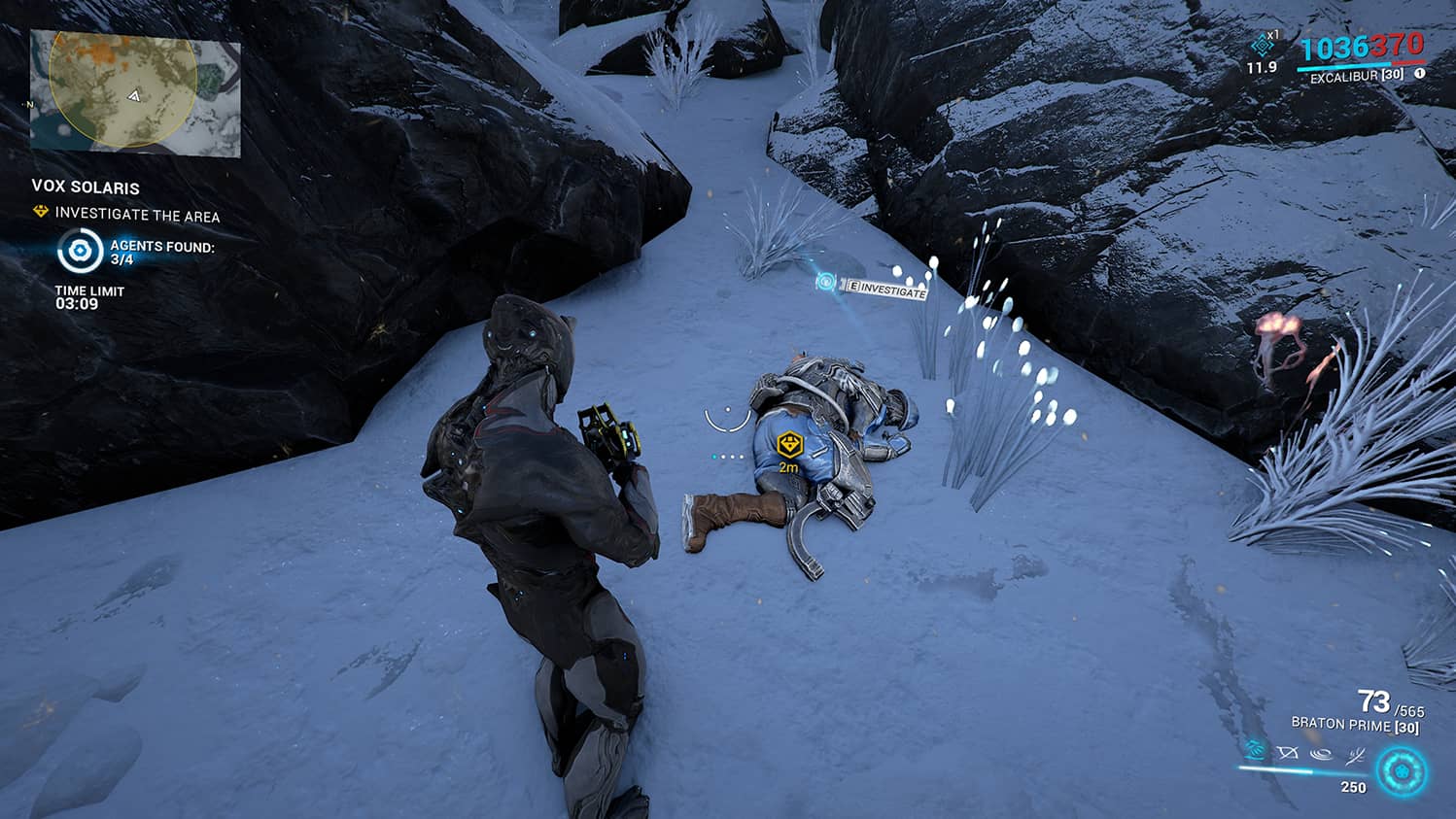Click the yellow objective waypoint marker
The image size is (1456, 819).
click(x=789, y=446)
